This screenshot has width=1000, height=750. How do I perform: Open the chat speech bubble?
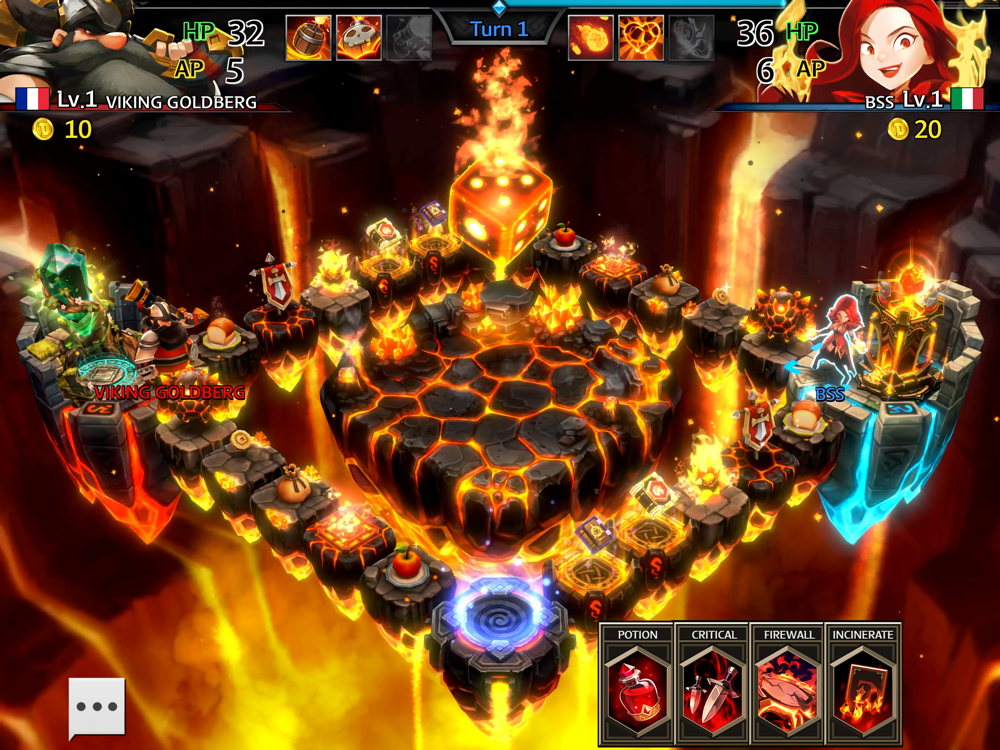97,707
